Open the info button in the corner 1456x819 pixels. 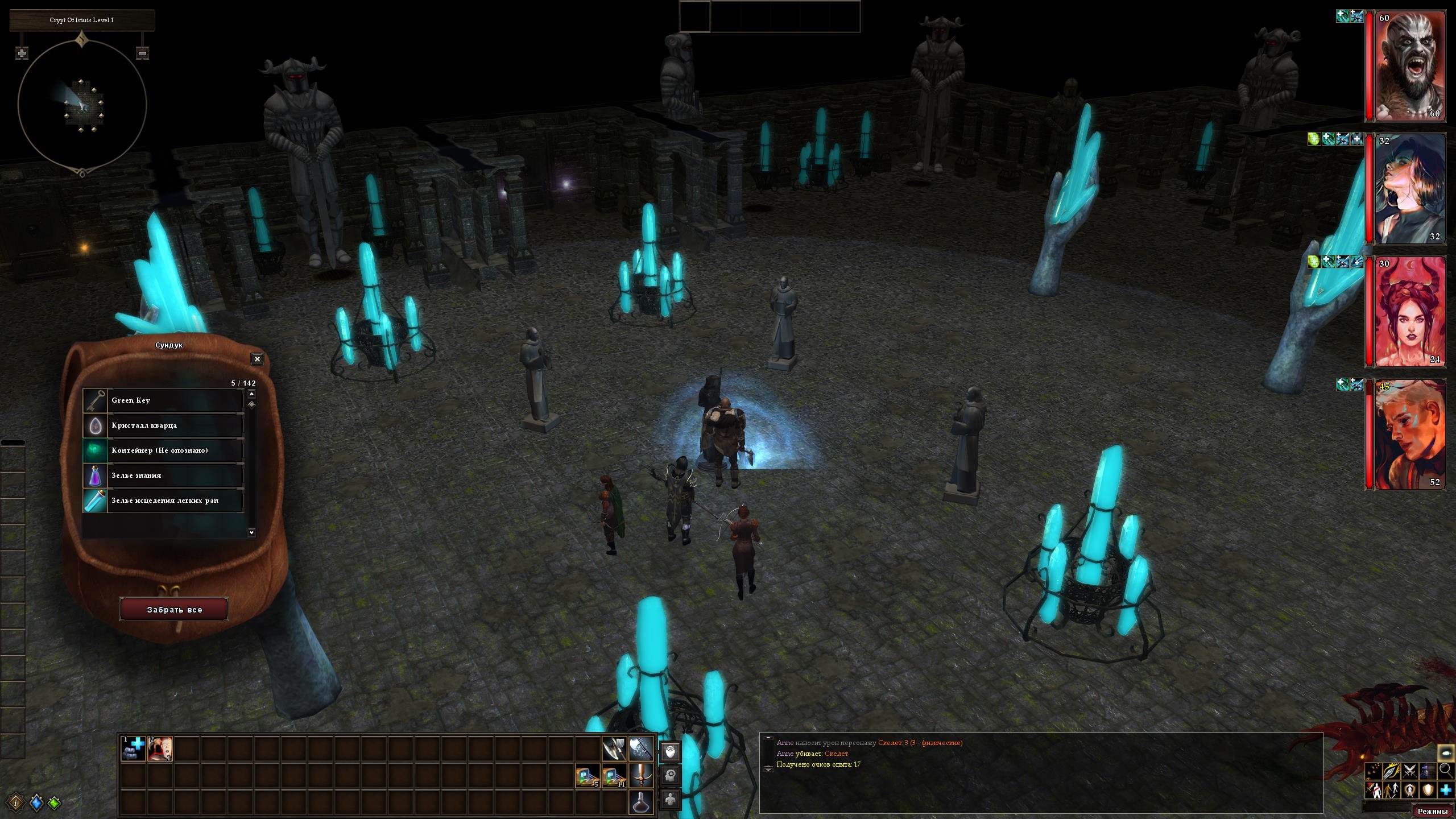point(16,803)
